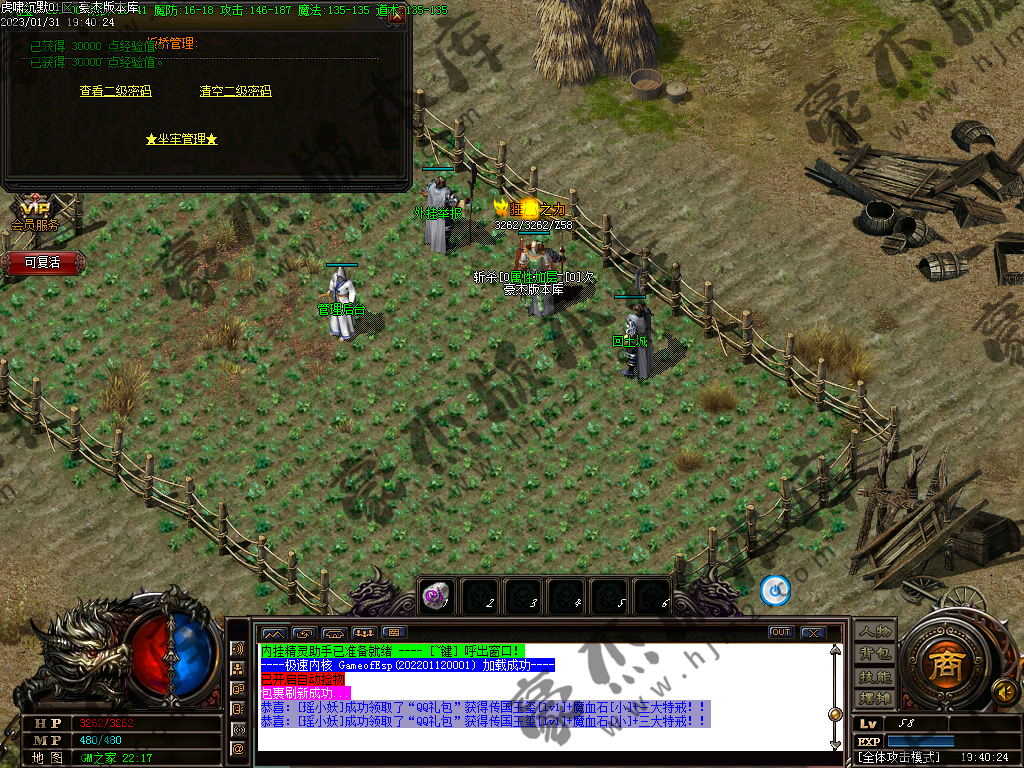1024x768 pixels.
Task: Click the 查看二级密码 link
Action: tap(115, 91)
